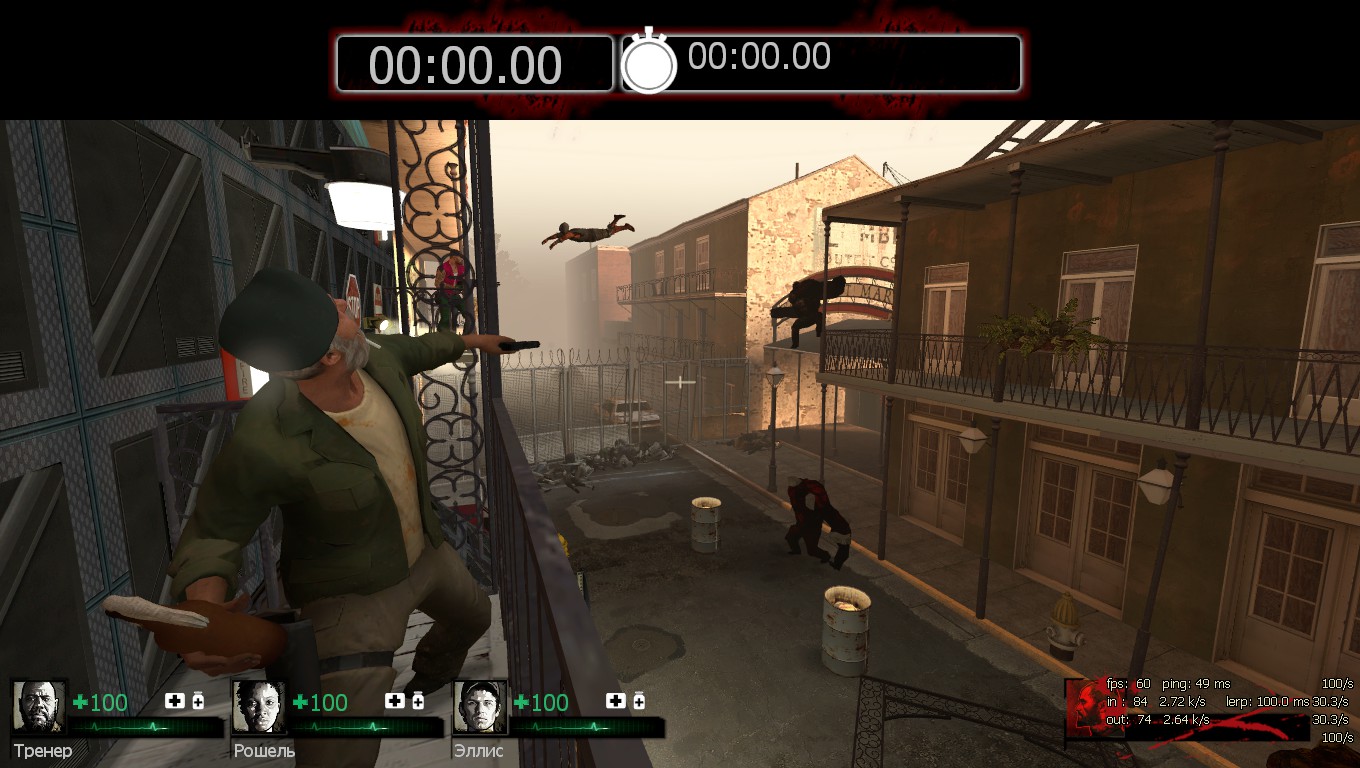Select Рошель's pain pills bottle icon
Screen dimensions: 1360x768
[418, 700]
